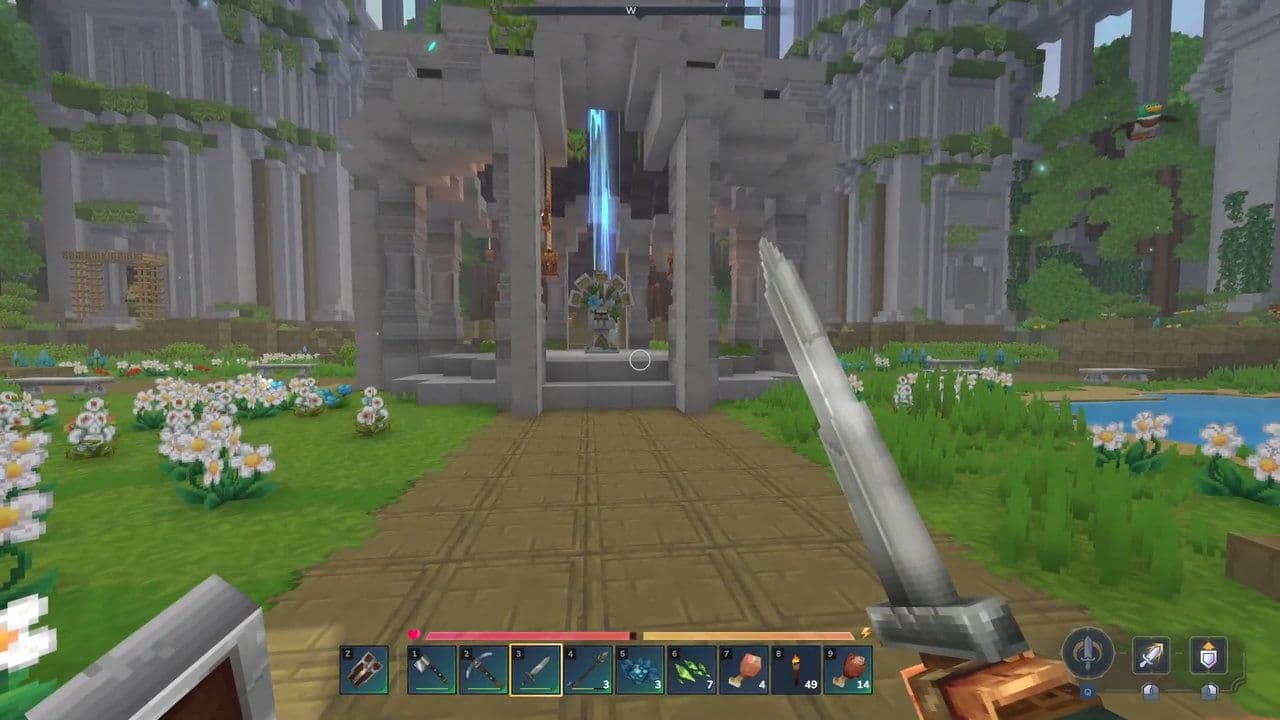The width and height of the screenshot is (1280, 720).
Task: Select the spear in hotbar slot 4
Action: 588,671
